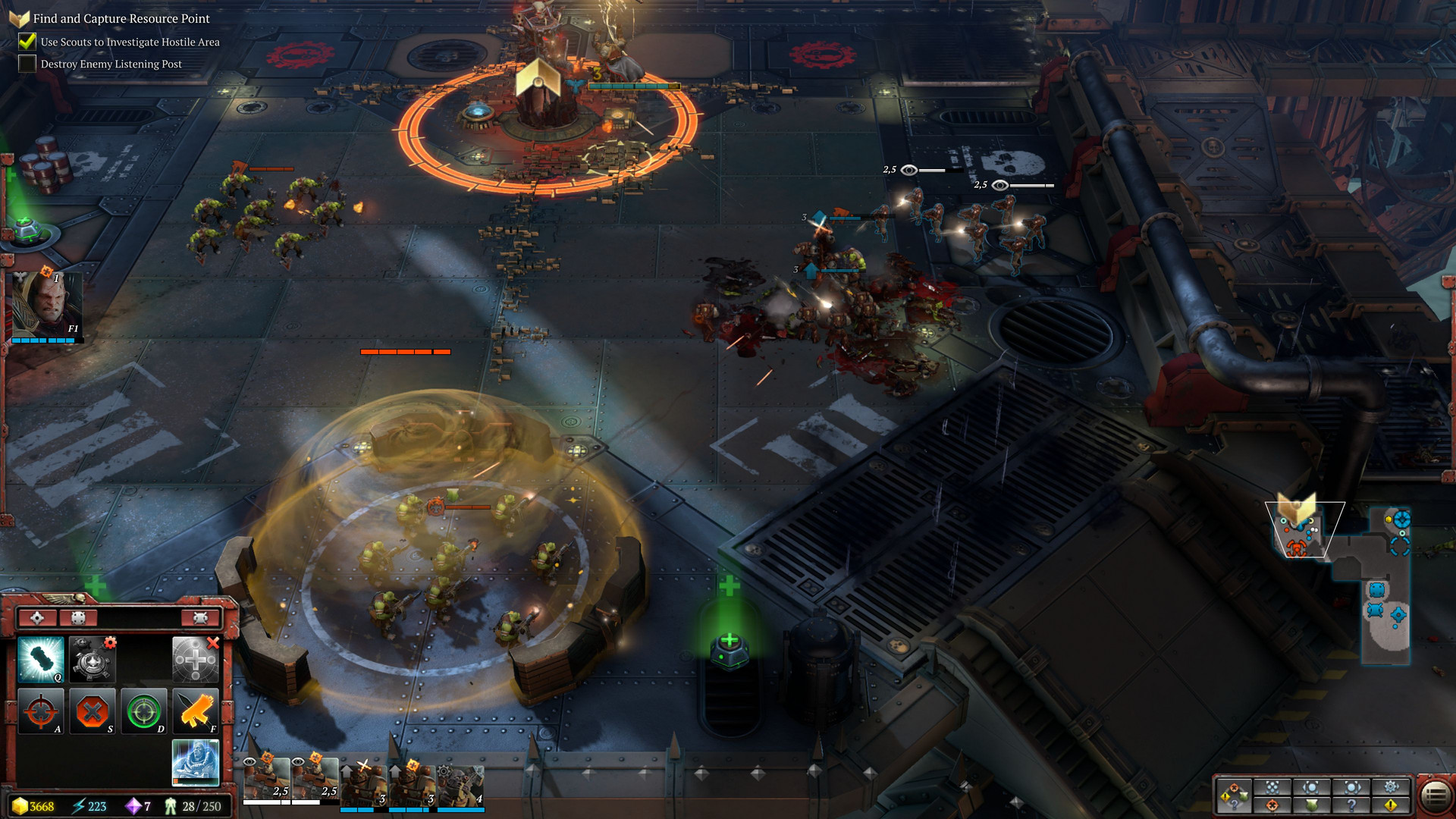Select the blue space marine portrait
This screenshot has height=819, width=1456.
tap(195, 762)
